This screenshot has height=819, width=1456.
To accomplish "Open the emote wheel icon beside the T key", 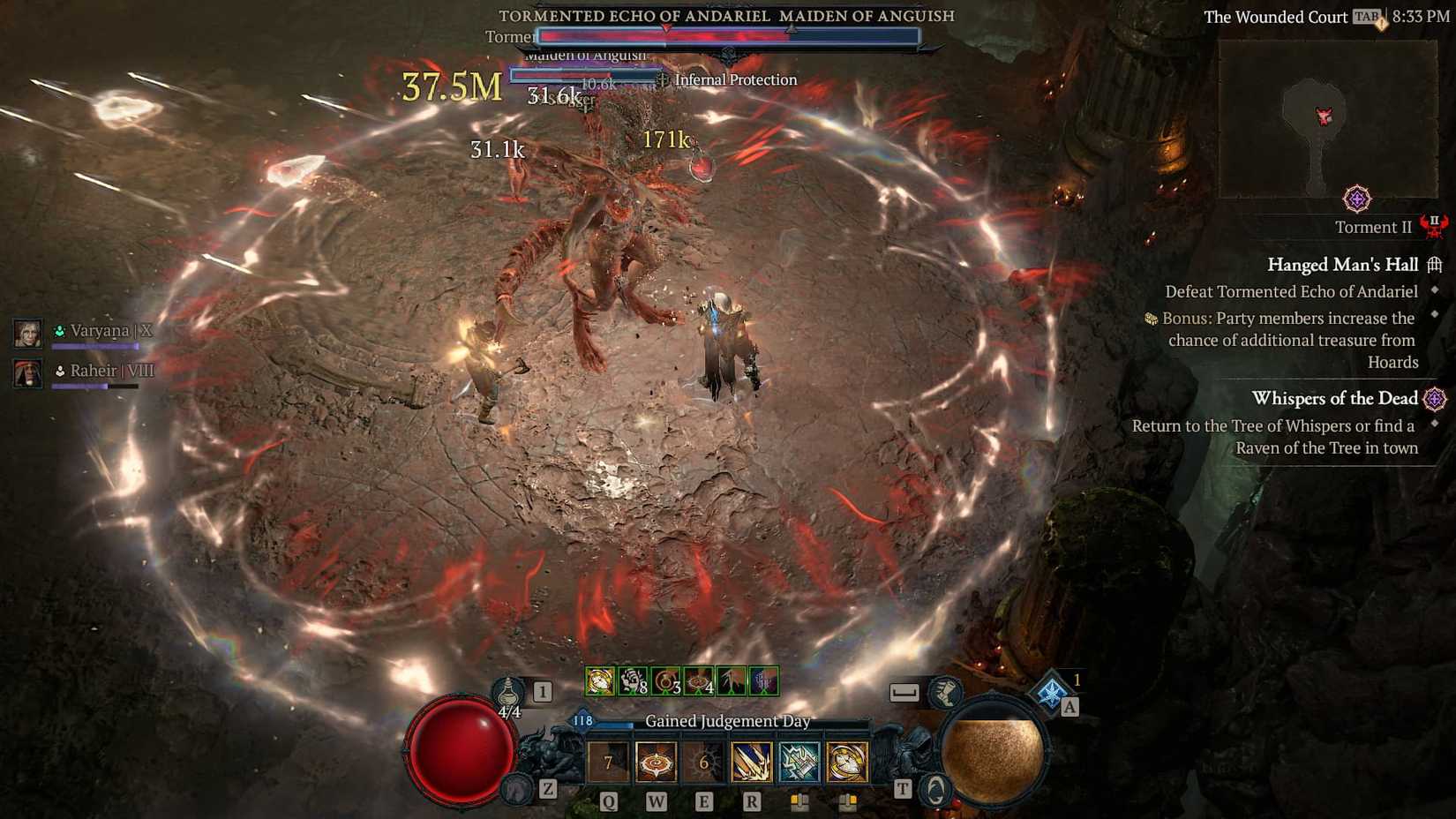I will [934, 791].
